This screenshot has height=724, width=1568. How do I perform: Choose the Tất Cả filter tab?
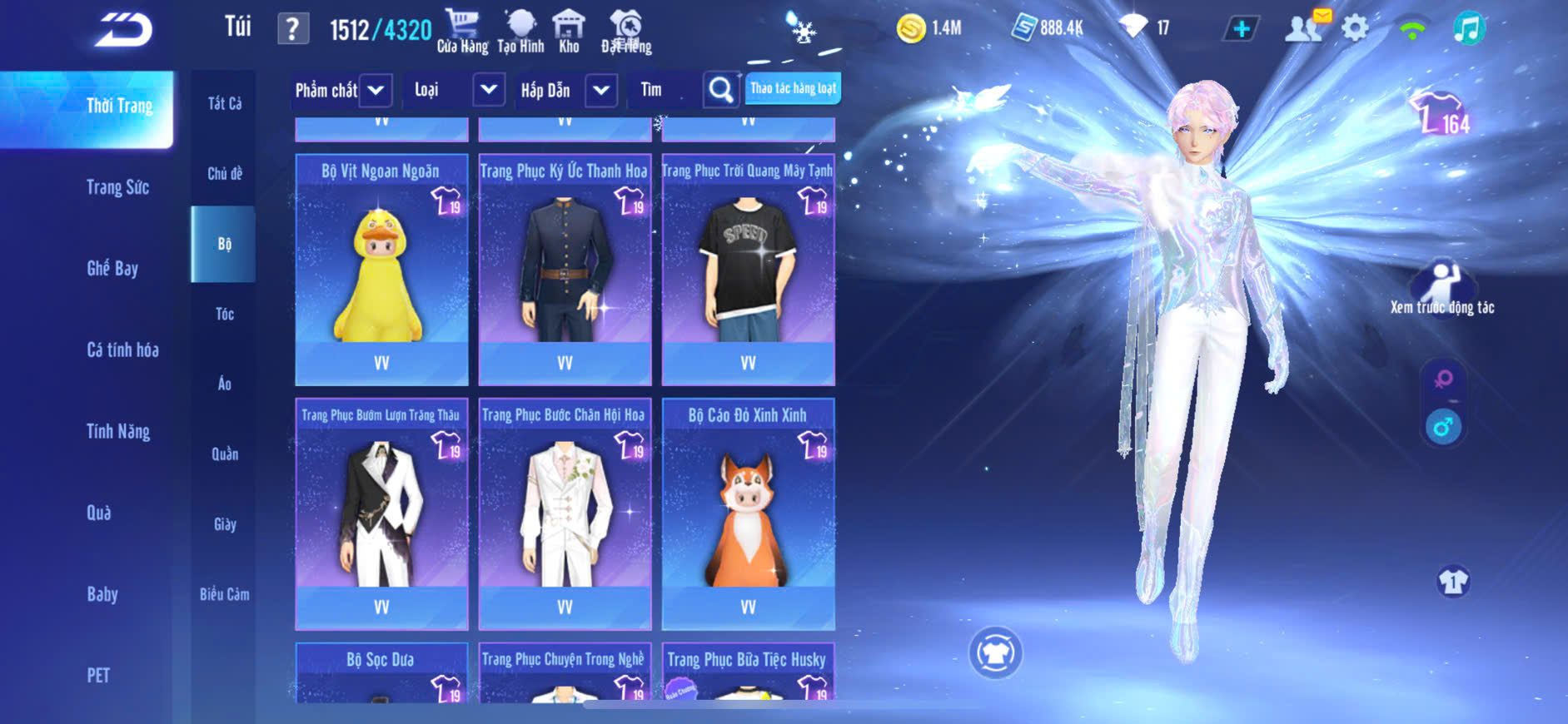coord(224,103)
